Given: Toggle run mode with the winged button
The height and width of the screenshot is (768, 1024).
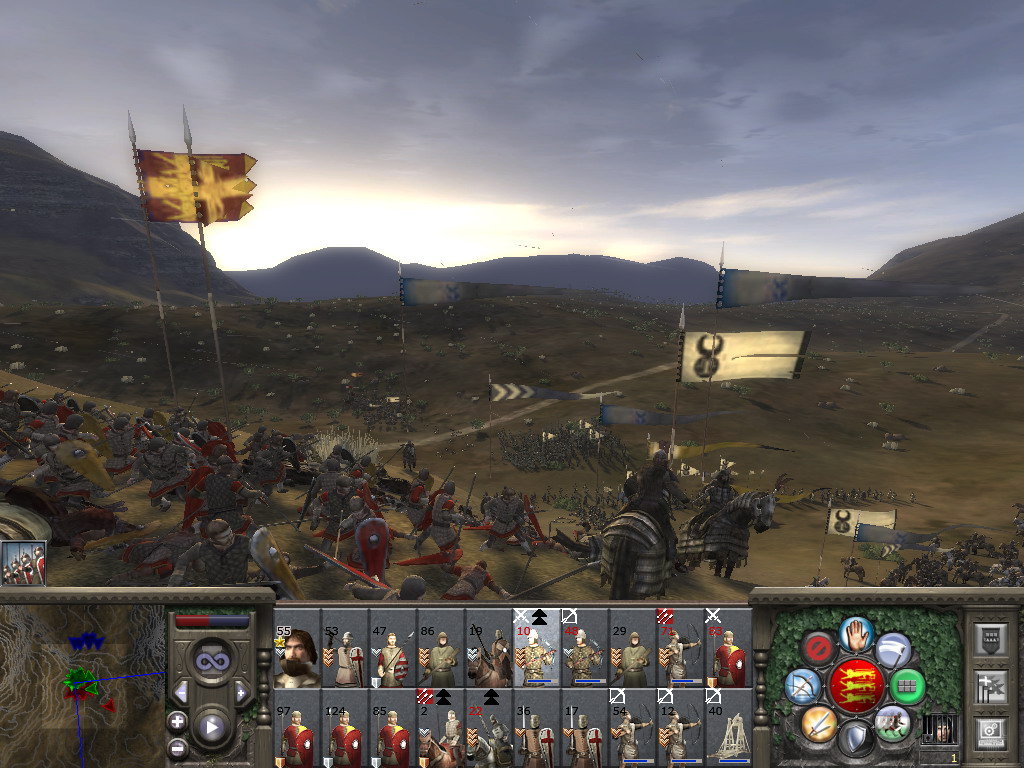Looking at the screenshot, I should pyautogui.click(x=893, y=649).
